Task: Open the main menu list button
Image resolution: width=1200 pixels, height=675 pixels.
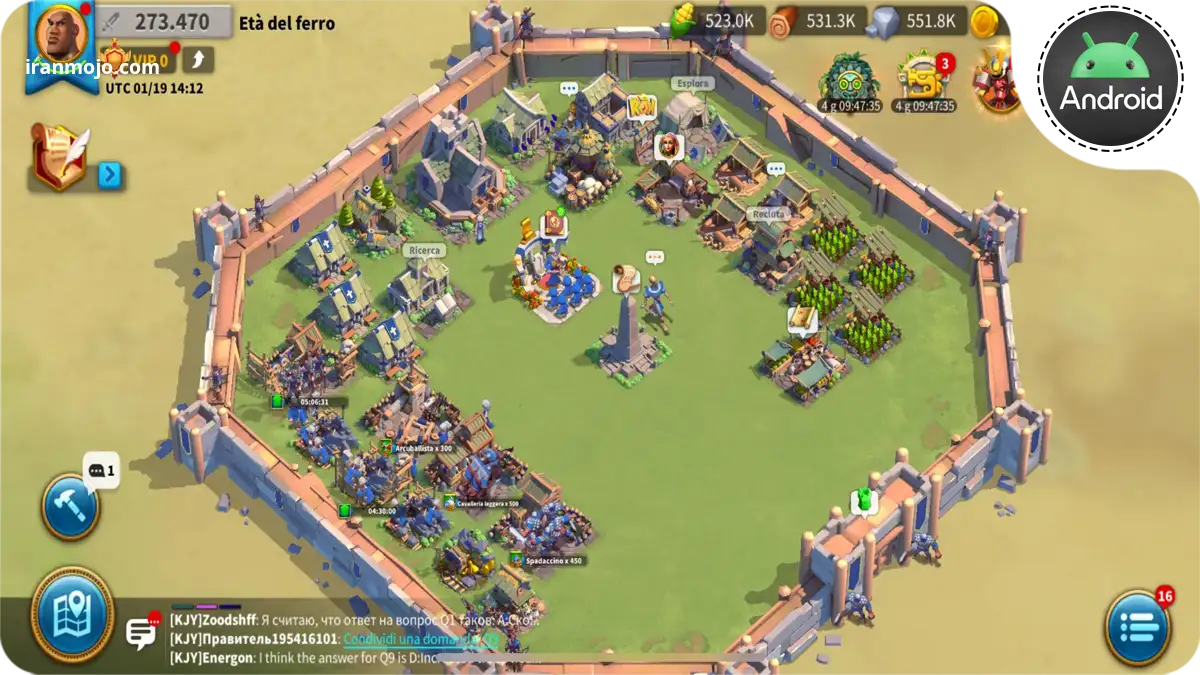Action: [x=1137, y=627]
